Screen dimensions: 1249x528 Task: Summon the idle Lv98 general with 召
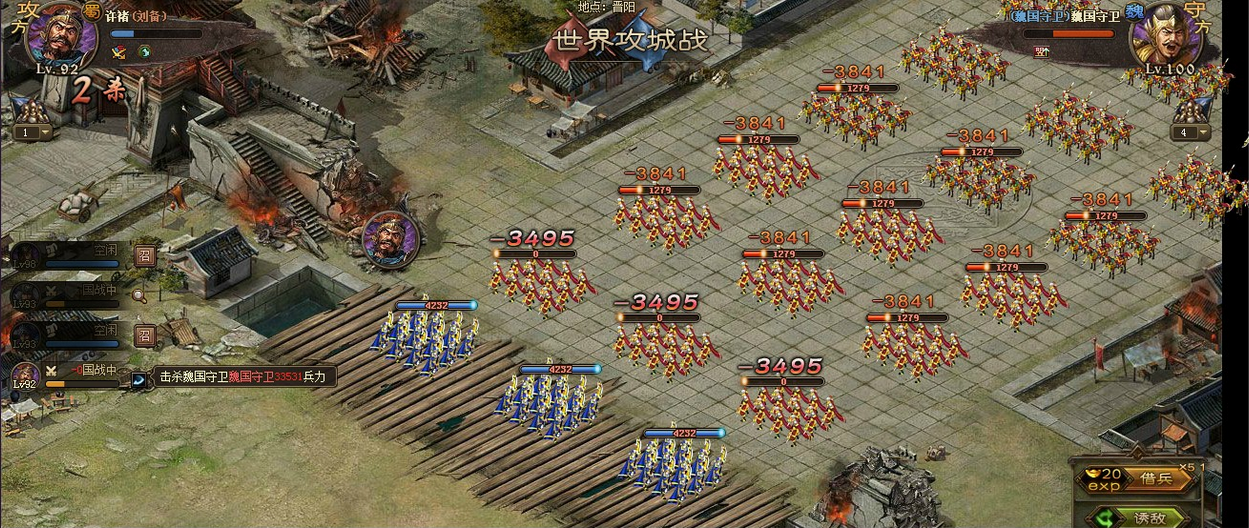click(145, 255)
